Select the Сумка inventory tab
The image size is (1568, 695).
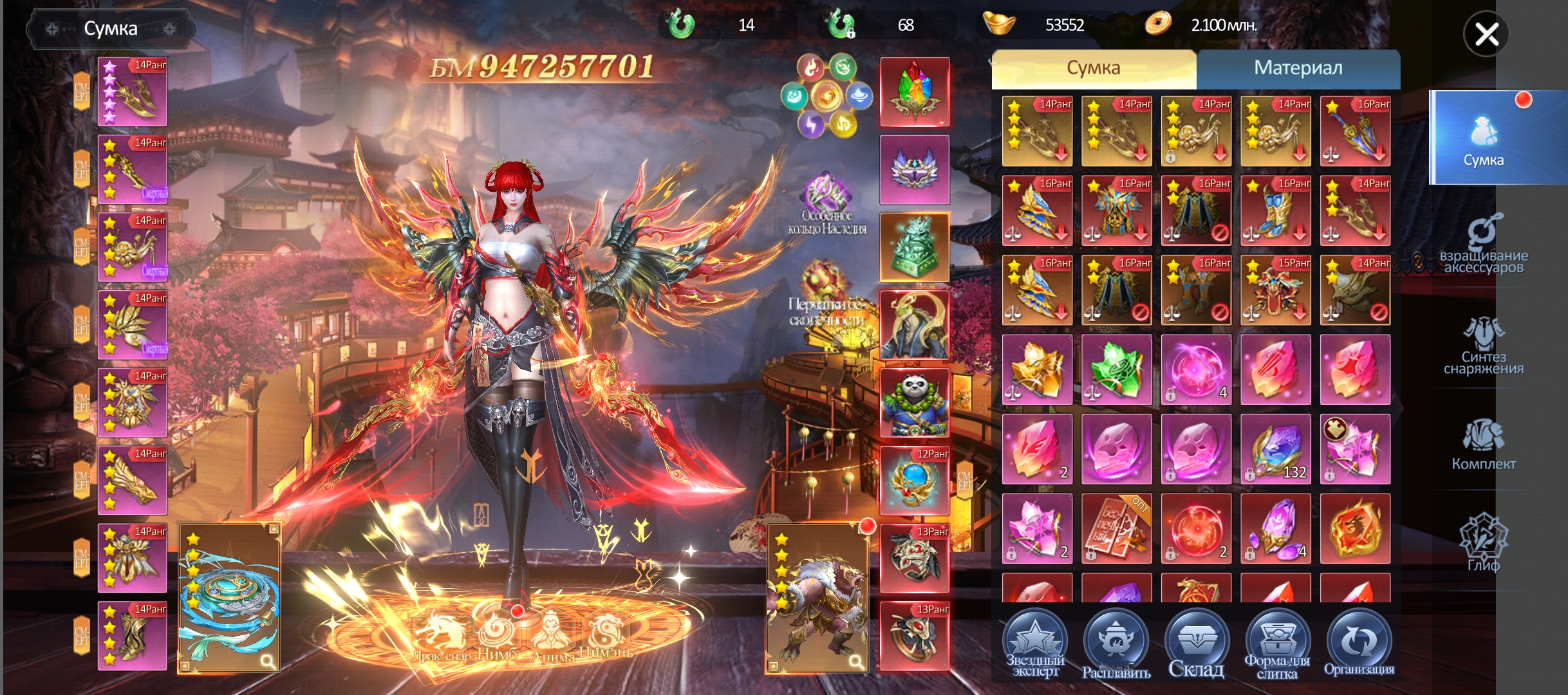[x=1093, y=69]
